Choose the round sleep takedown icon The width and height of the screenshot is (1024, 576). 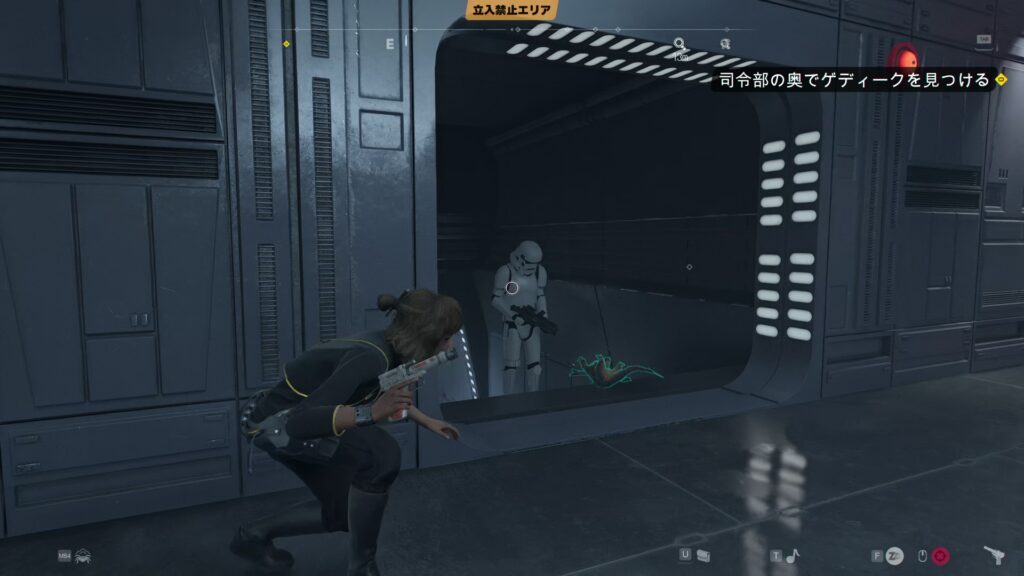click(x=894, y=556)
